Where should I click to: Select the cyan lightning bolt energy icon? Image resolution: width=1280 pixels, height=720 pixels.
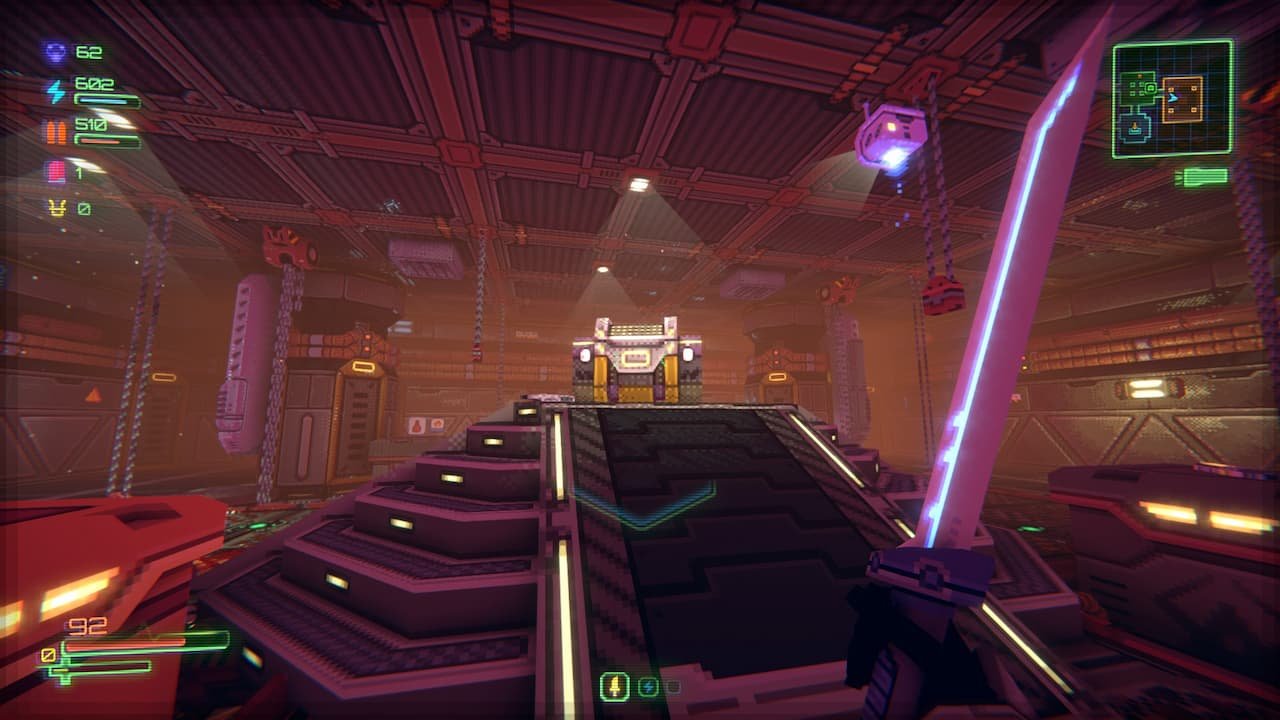[55, 92]
